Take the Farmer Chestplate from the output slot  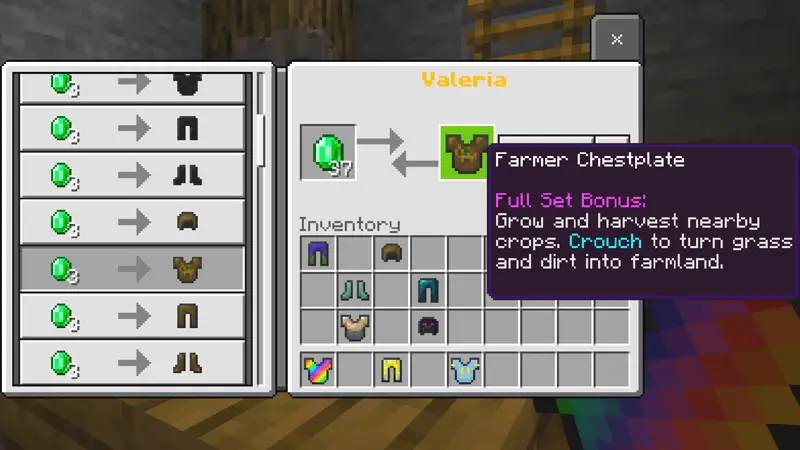click(467, 153)
